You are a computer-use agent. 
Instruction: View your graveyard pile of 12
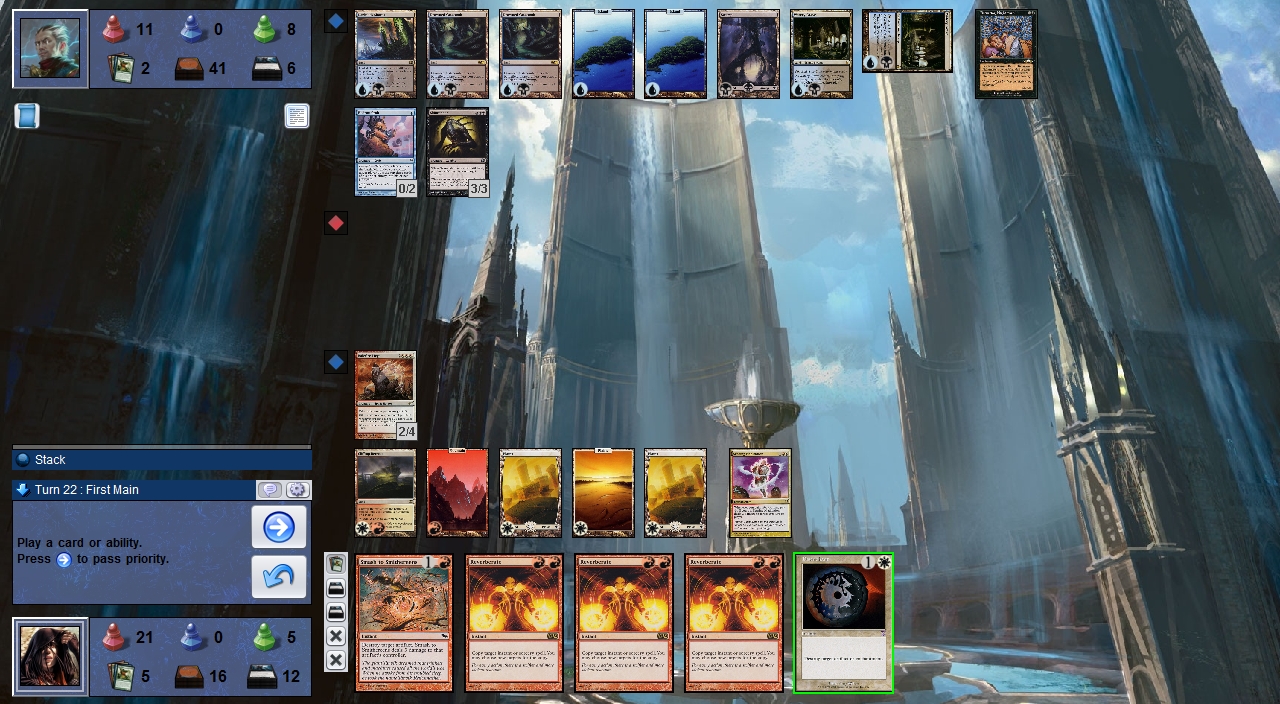(x=266, y=676)
